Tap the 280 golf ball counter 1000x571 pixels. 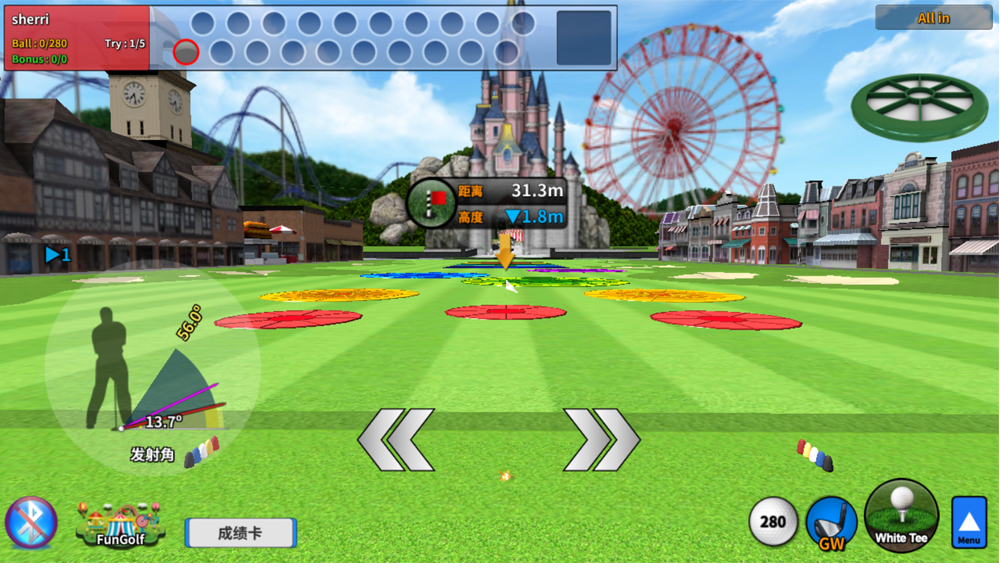coord(773,522)
